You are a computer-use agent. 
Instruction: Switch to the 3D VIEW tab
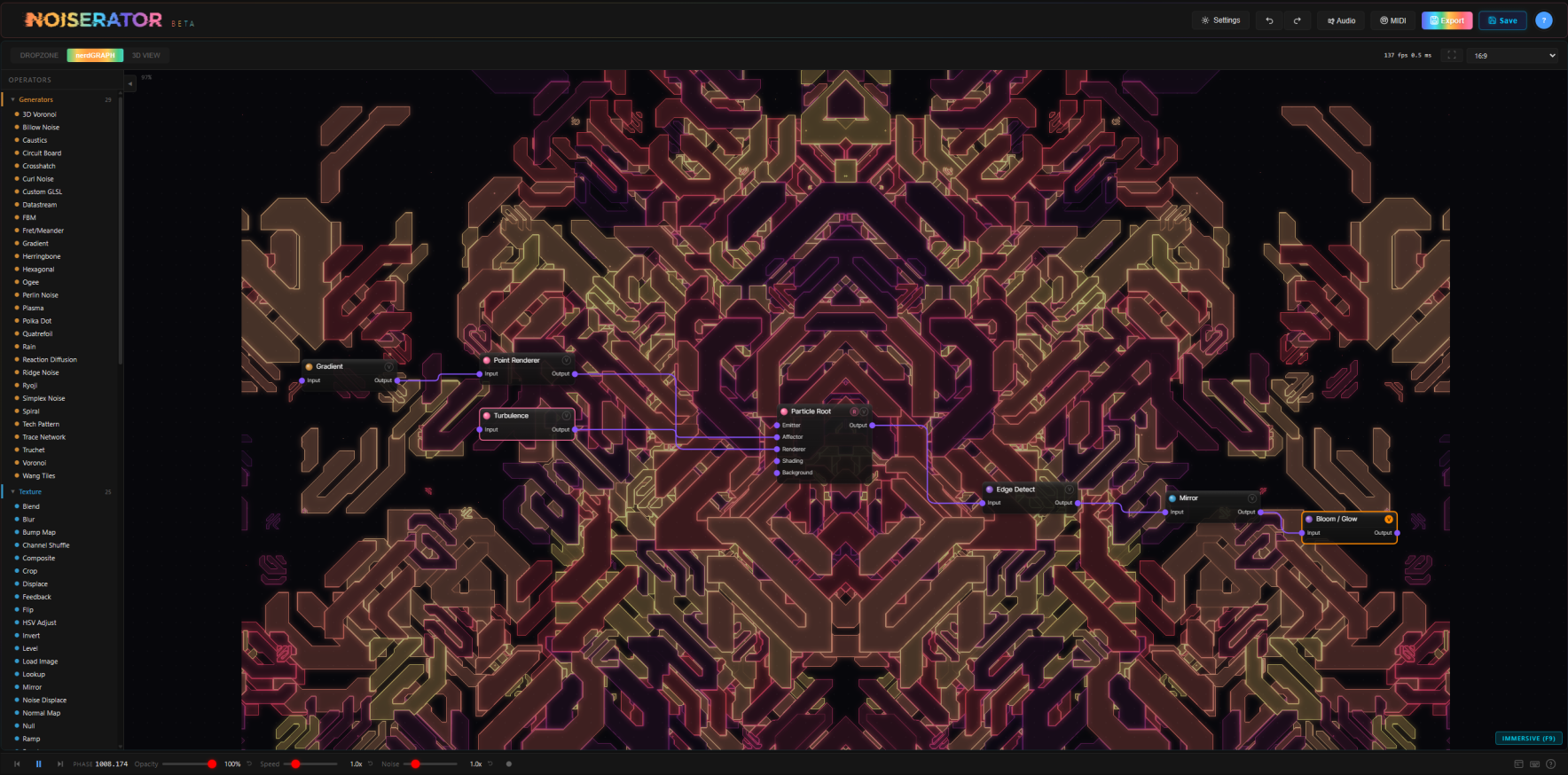click(145, 55)
